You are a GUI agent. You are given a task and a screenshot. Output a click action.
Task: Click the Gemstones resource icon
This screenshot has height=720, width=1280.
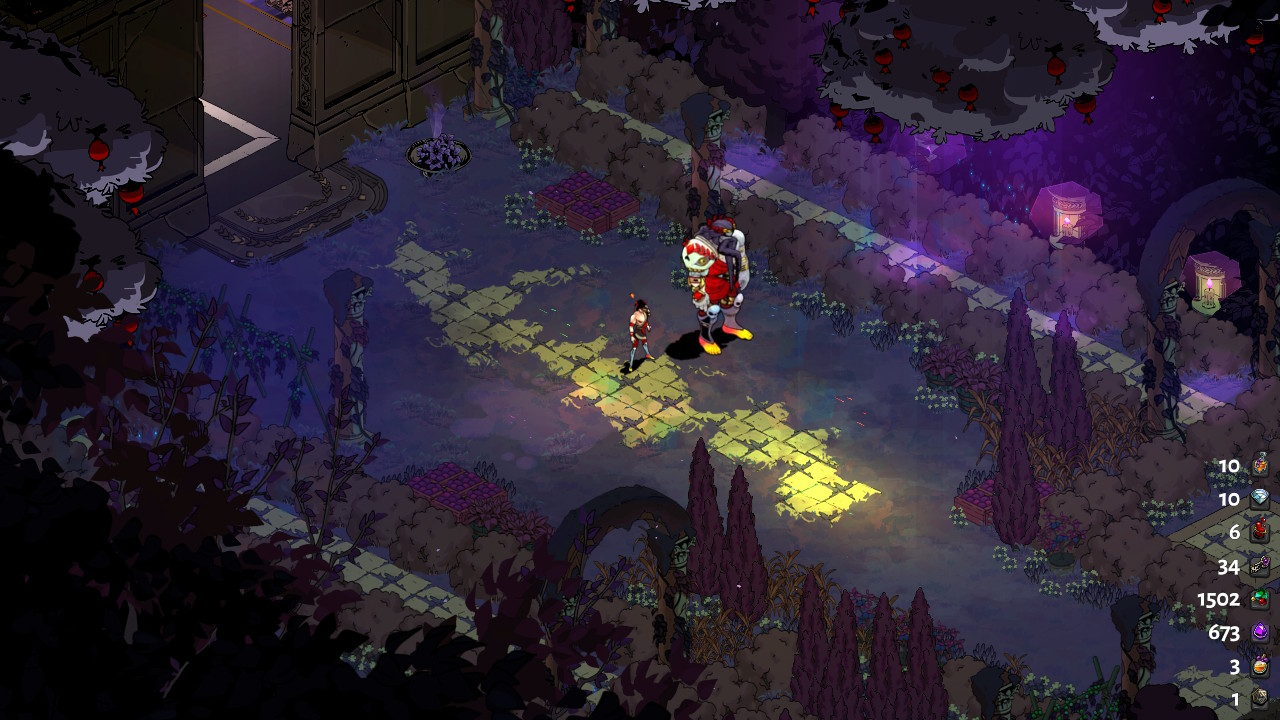point(1260,600)
